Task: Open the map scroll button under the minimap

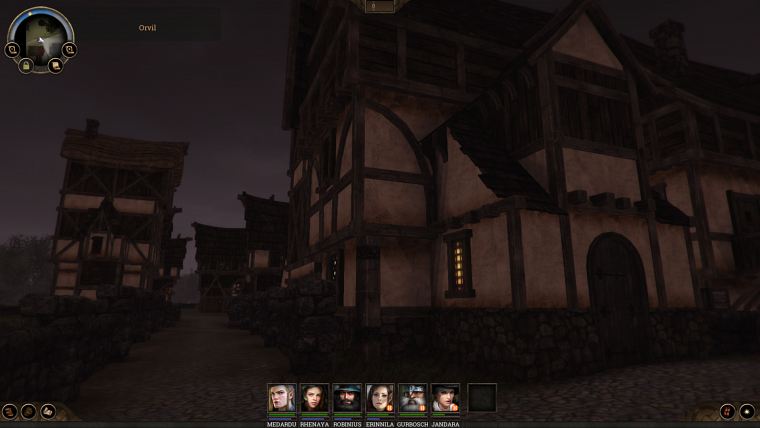Action: click(56, 65)
